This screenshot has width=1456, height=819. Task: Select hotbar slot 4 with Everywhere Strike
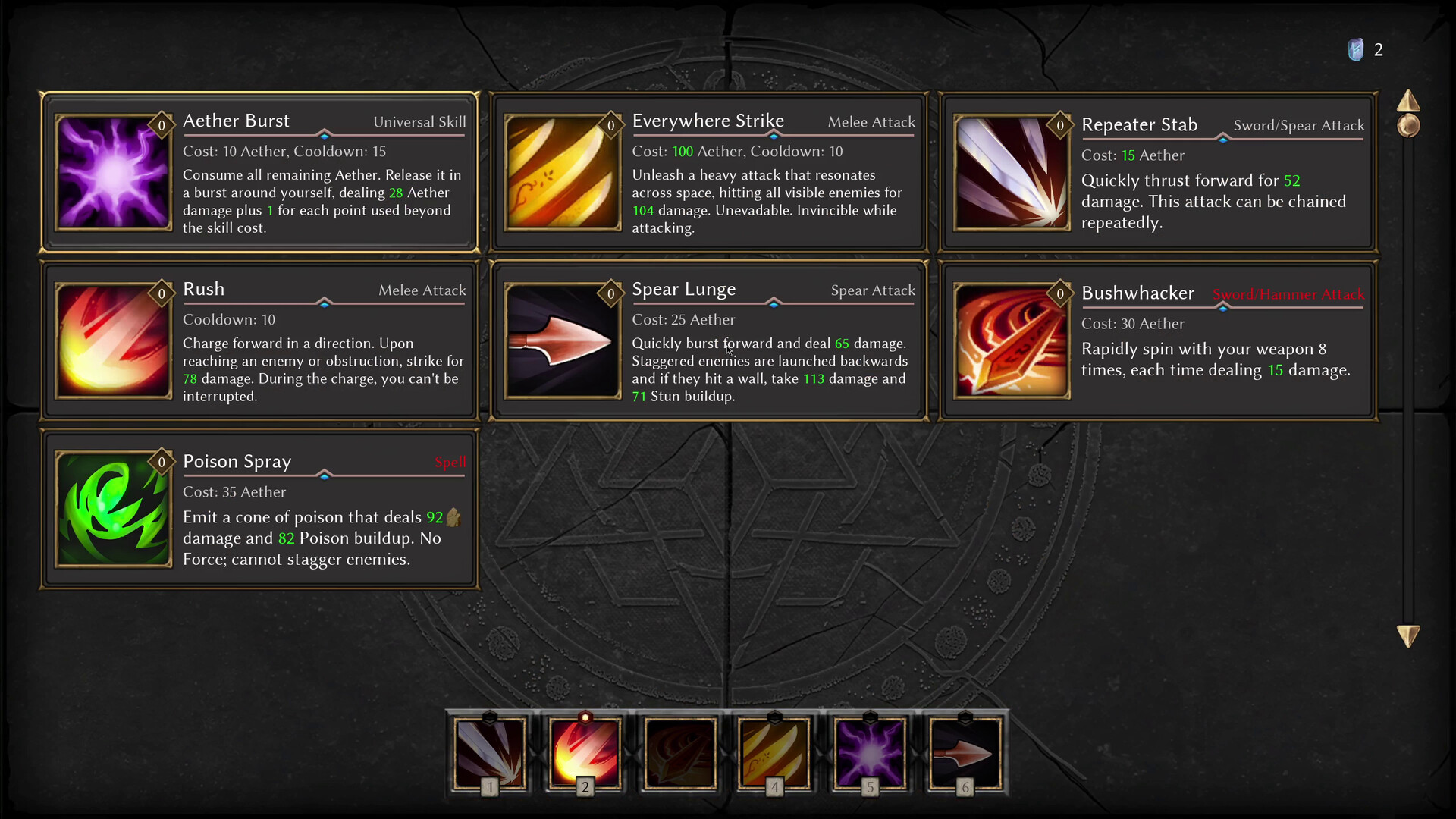(774, 754)
